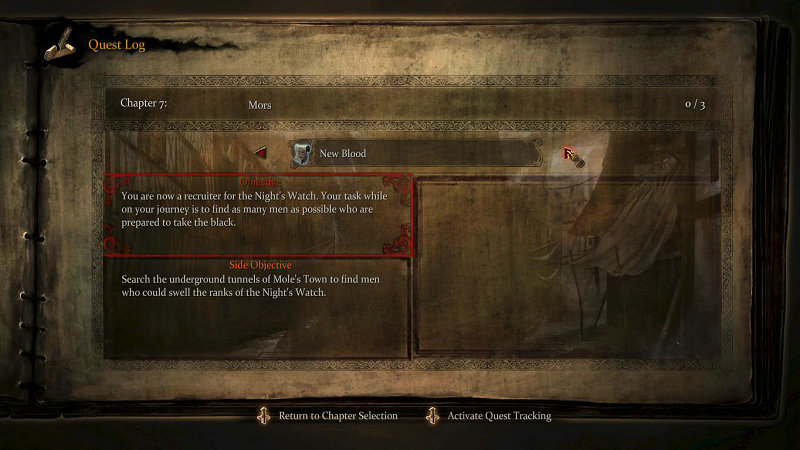Select the New Blood quest title bar
Viewport: 800px width, 450px height.
(x=415, y=153)
